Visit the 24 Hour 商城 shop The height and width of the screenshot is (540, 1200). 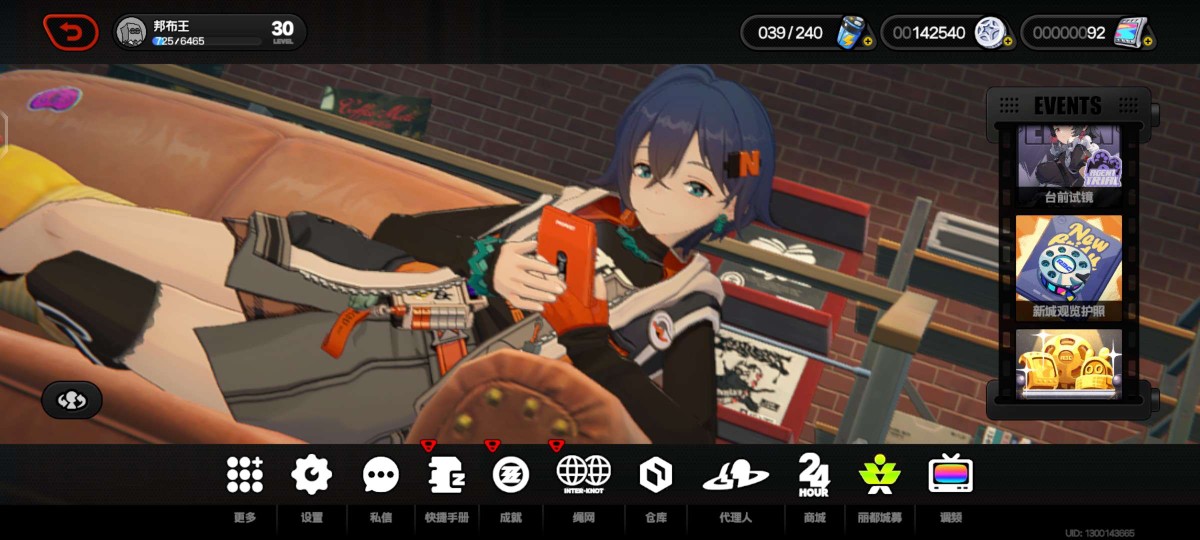point(814,474)
